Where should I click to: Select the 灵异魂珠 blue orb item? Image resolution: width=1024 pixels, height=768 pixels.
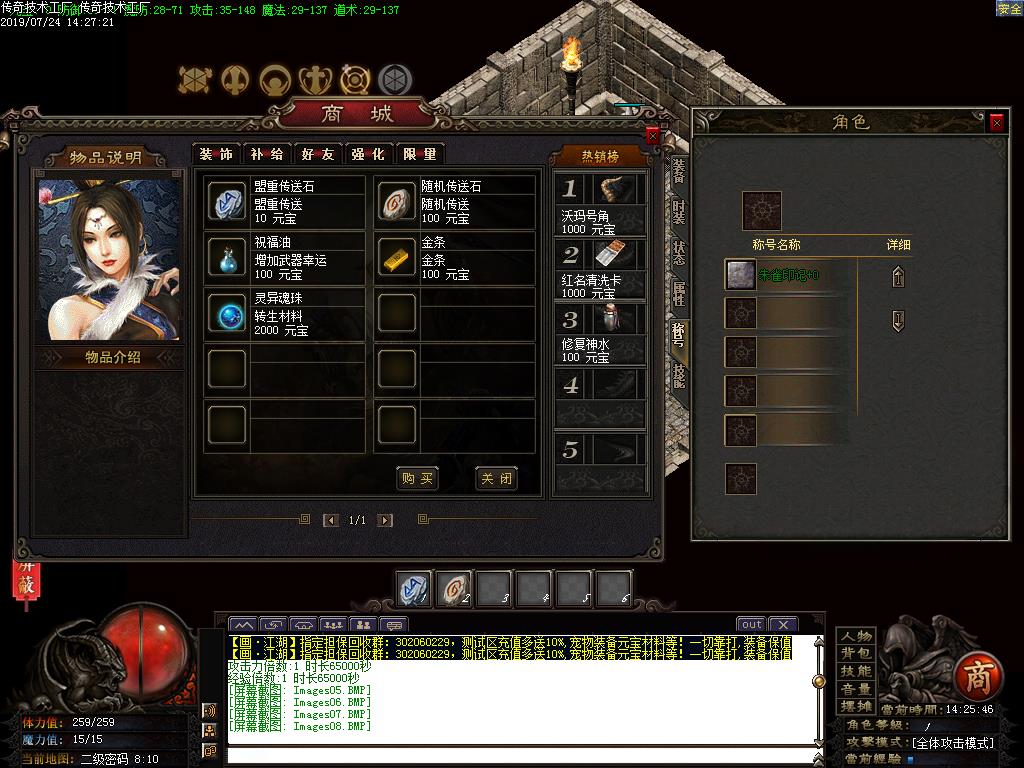pos(226,314)
